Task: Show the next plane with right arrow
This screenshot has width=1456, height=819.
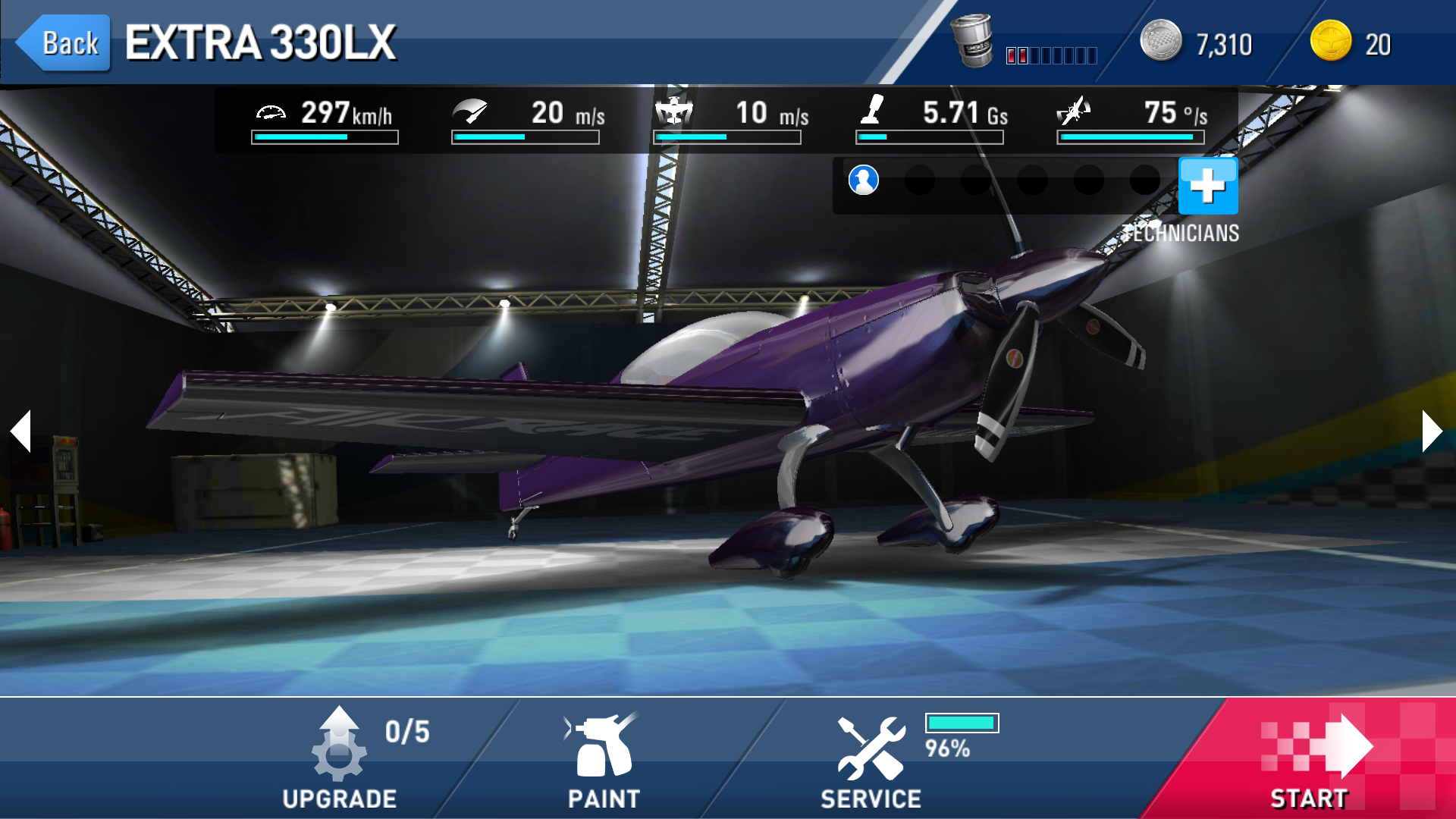Action: coord(1431,431)
